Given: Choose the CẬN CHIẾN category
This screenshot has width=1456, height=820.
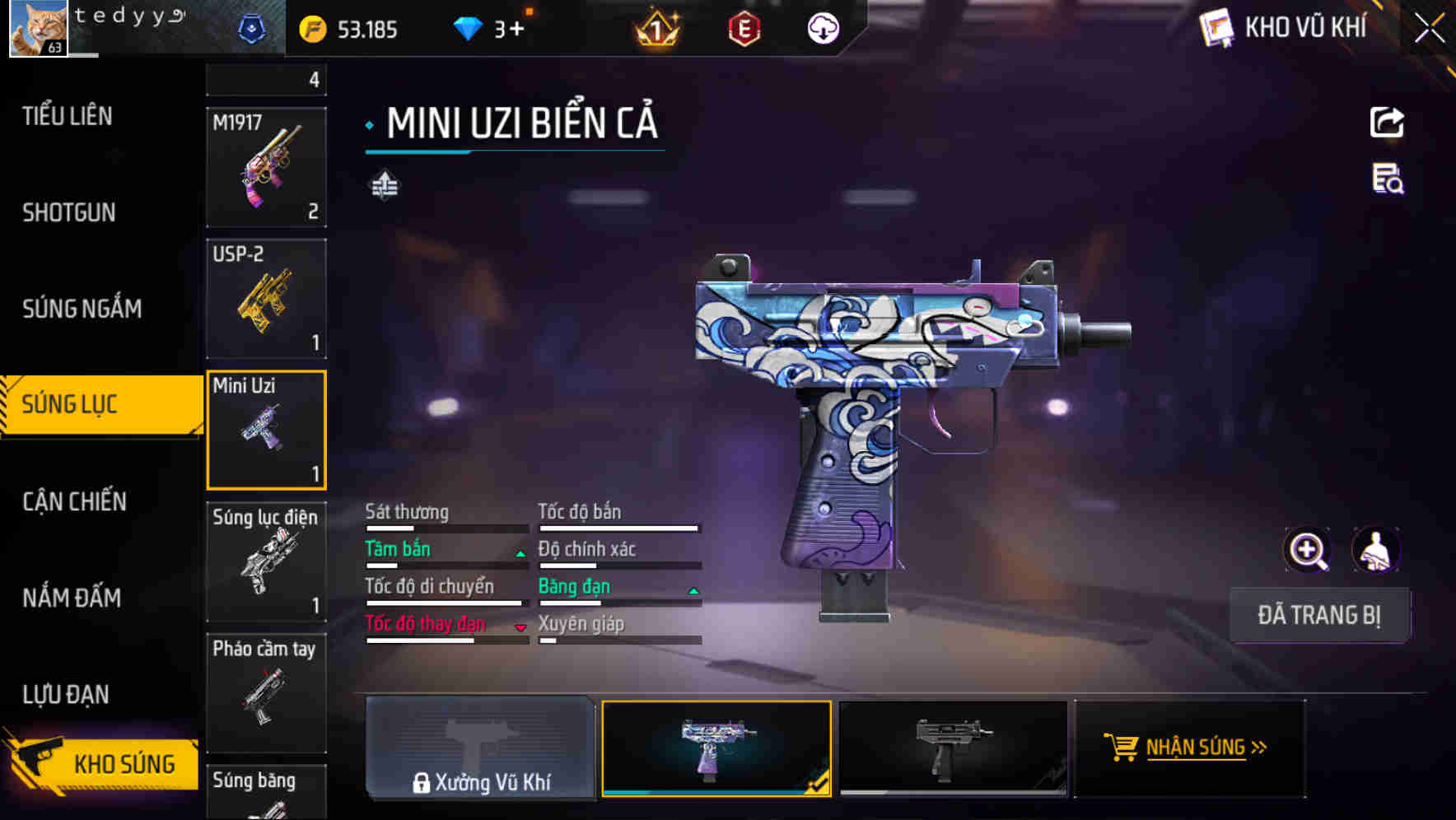Looking at the screenshot, I should coord(75,501).
